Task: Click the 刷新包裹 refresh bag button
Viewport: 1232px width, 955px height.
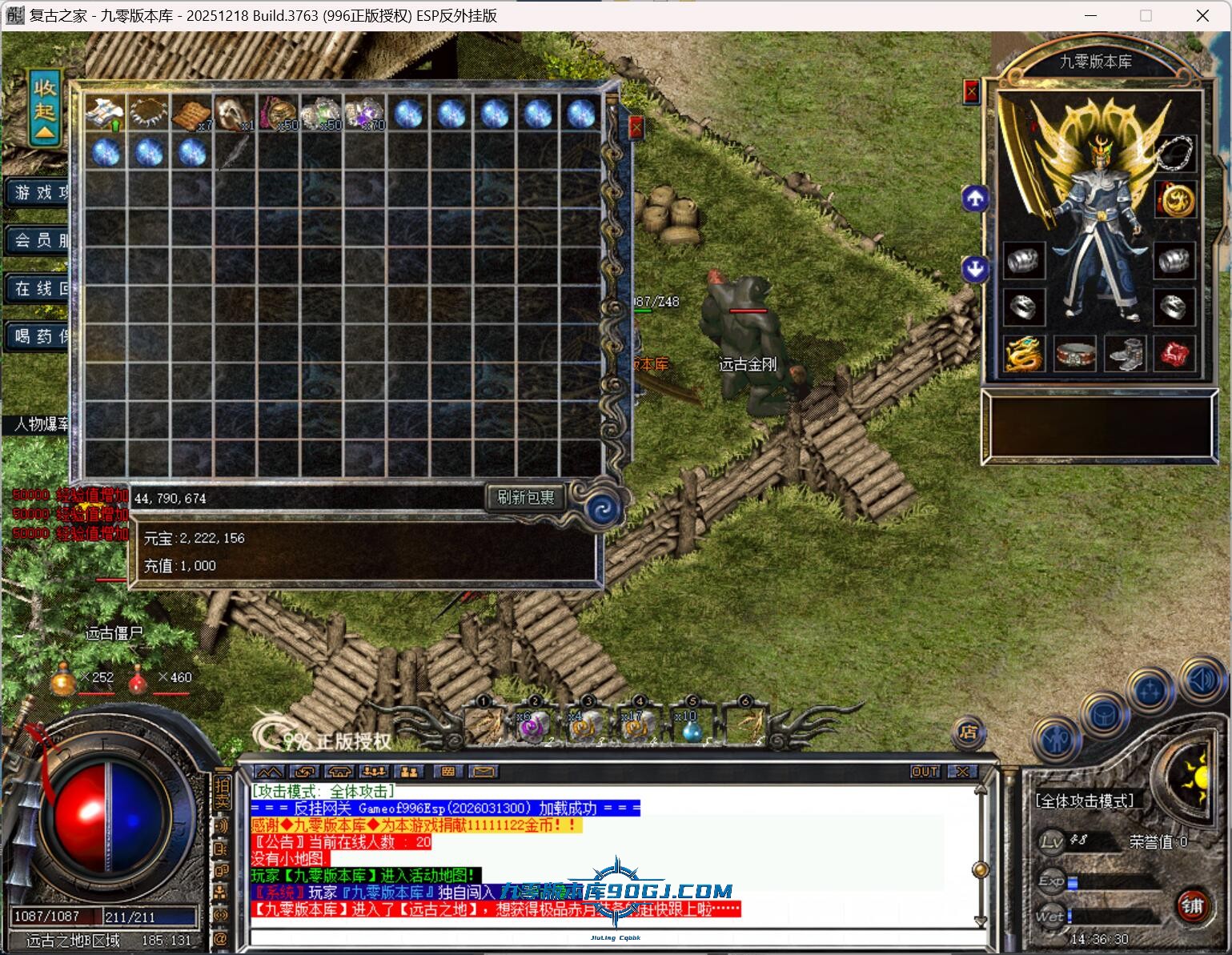Action: tap(526, 497)
